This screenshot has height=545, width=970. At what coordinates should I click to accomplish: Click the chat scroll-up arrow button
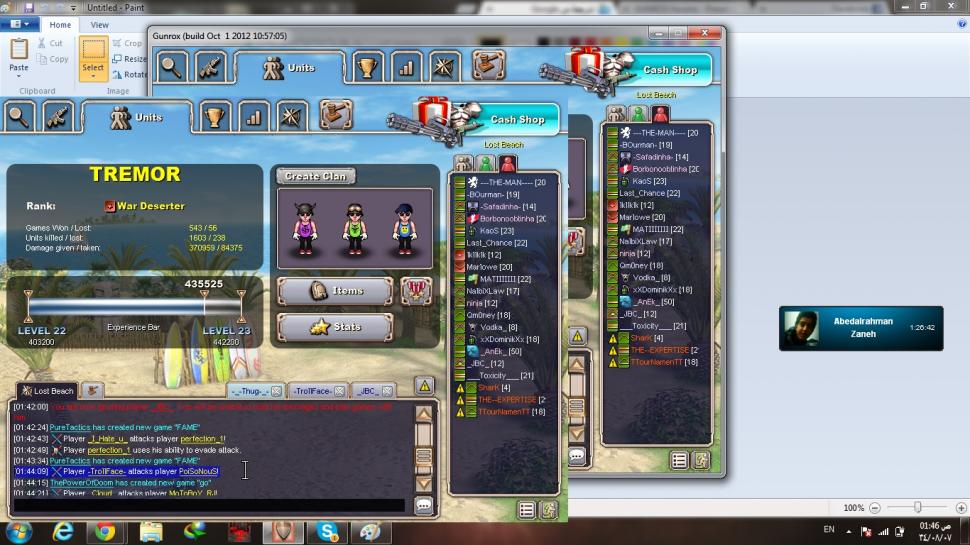point(424,414)
